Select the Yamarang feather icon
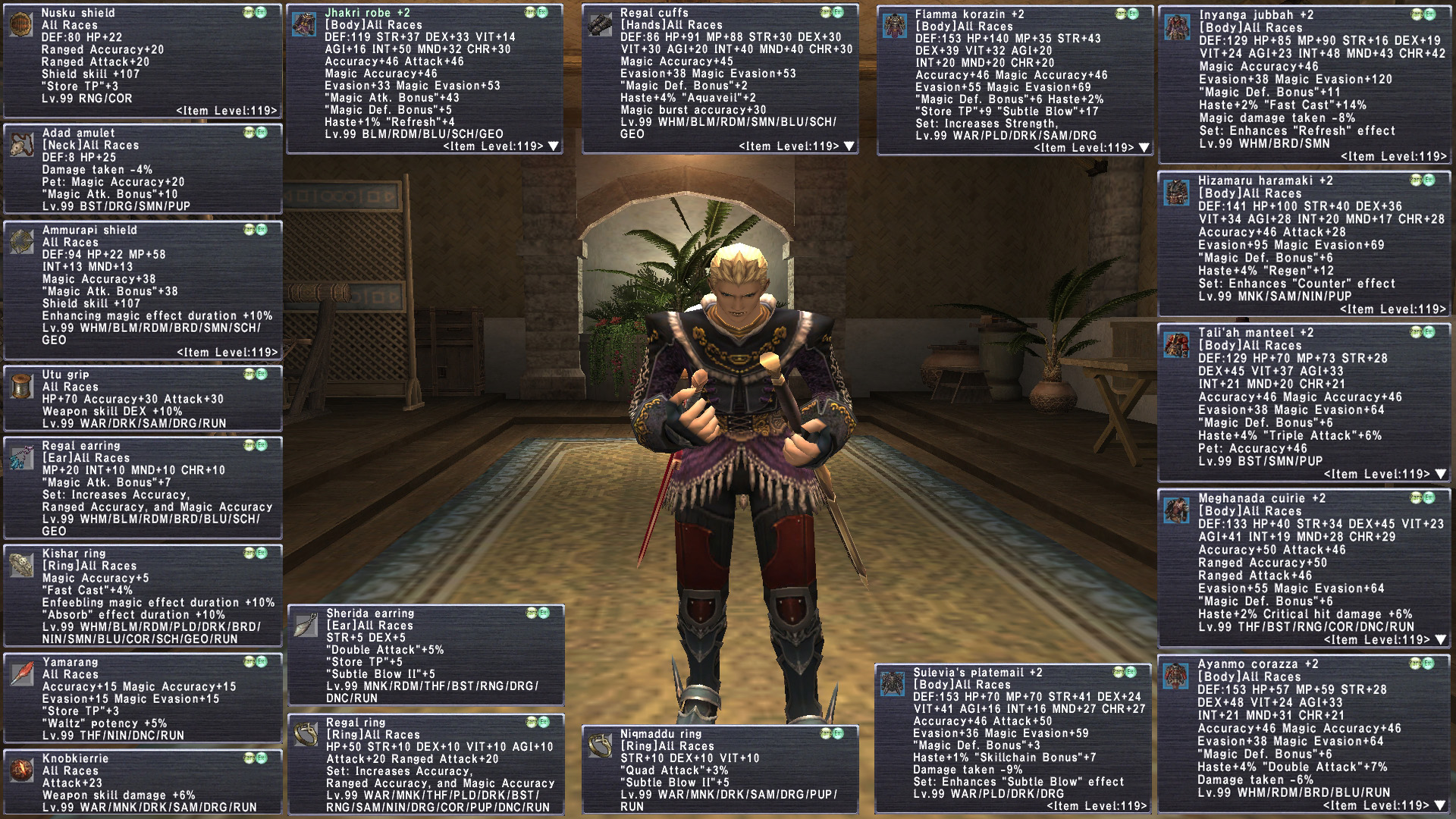The image size is (1456, 819). [x=21, y=674]
